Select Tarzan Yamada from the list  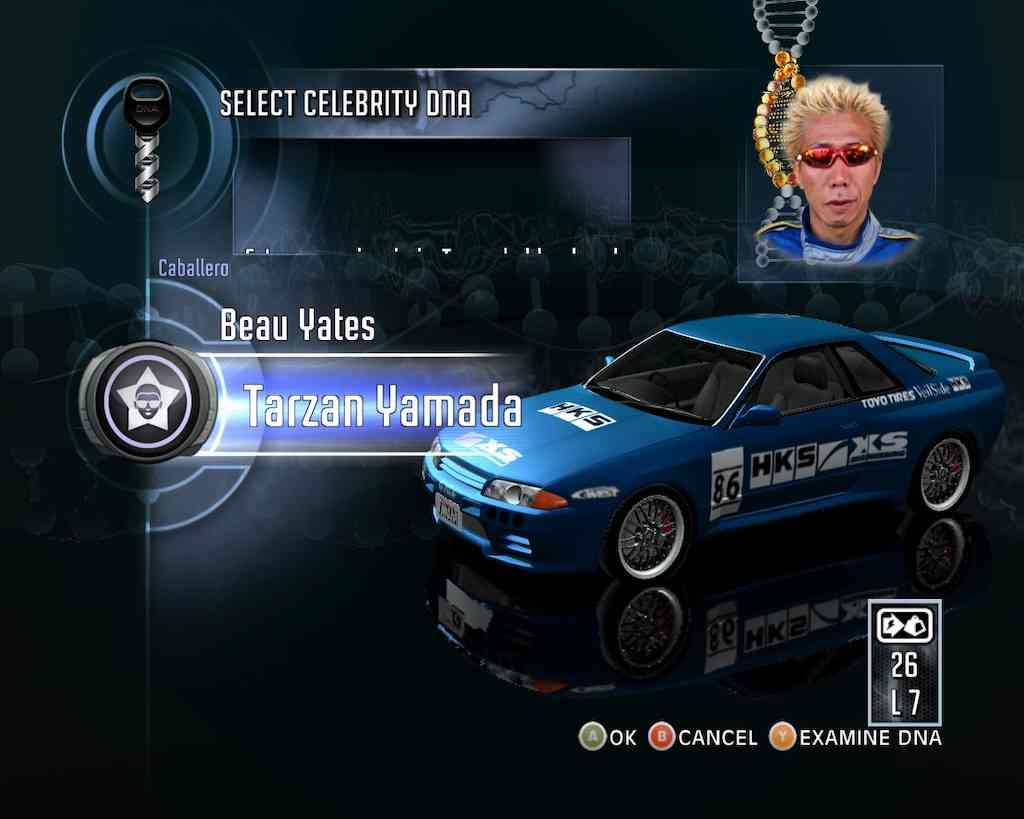(x=383, y=406)
